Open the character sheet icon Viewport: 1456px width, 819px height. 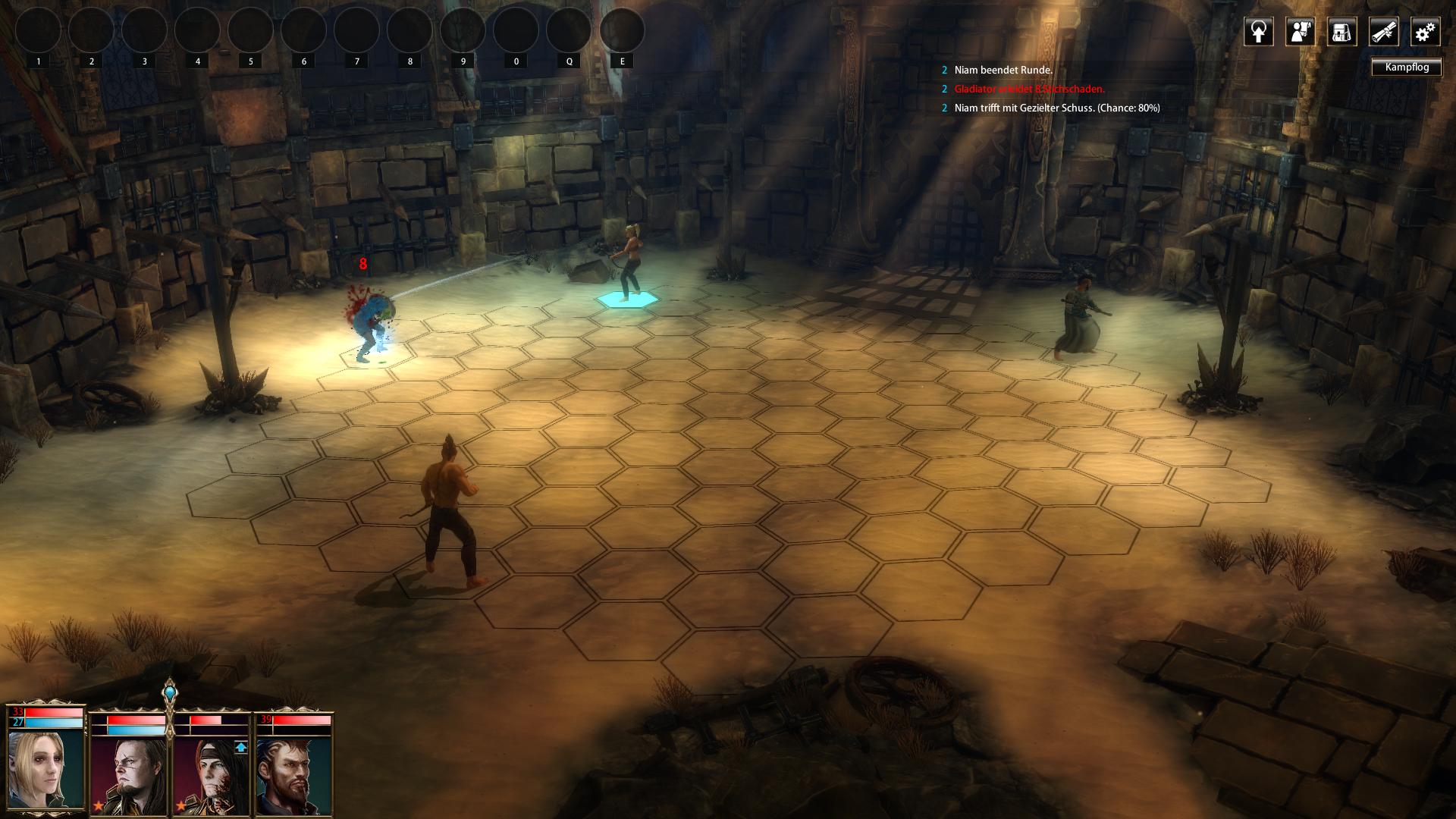[1300, 33]
